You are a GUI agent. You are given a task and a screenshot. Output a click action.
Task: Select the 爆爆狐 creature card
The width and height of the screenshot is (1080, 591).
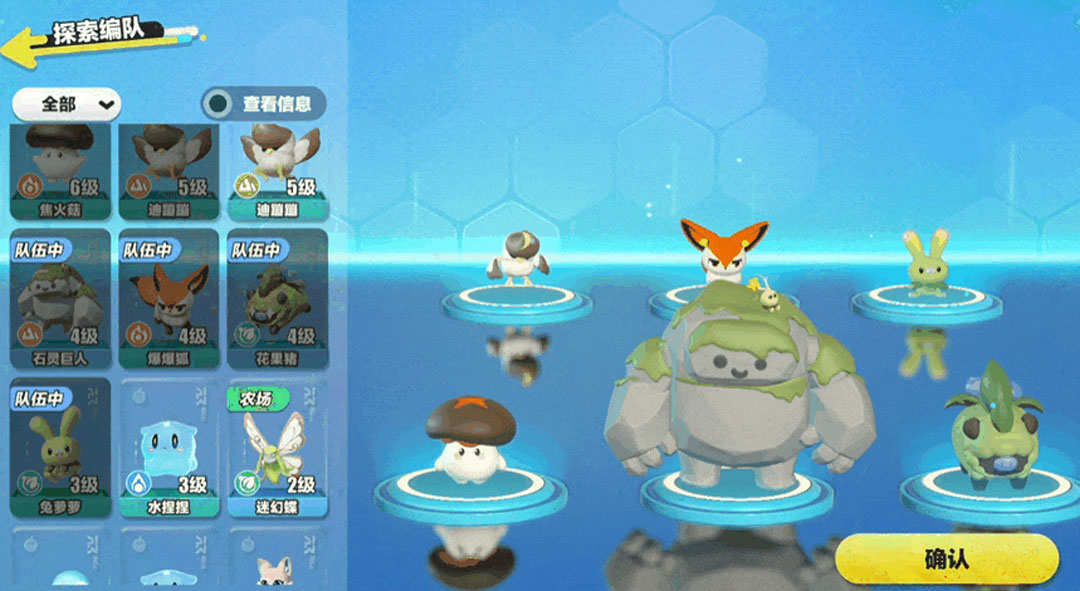tap(168, 298)
